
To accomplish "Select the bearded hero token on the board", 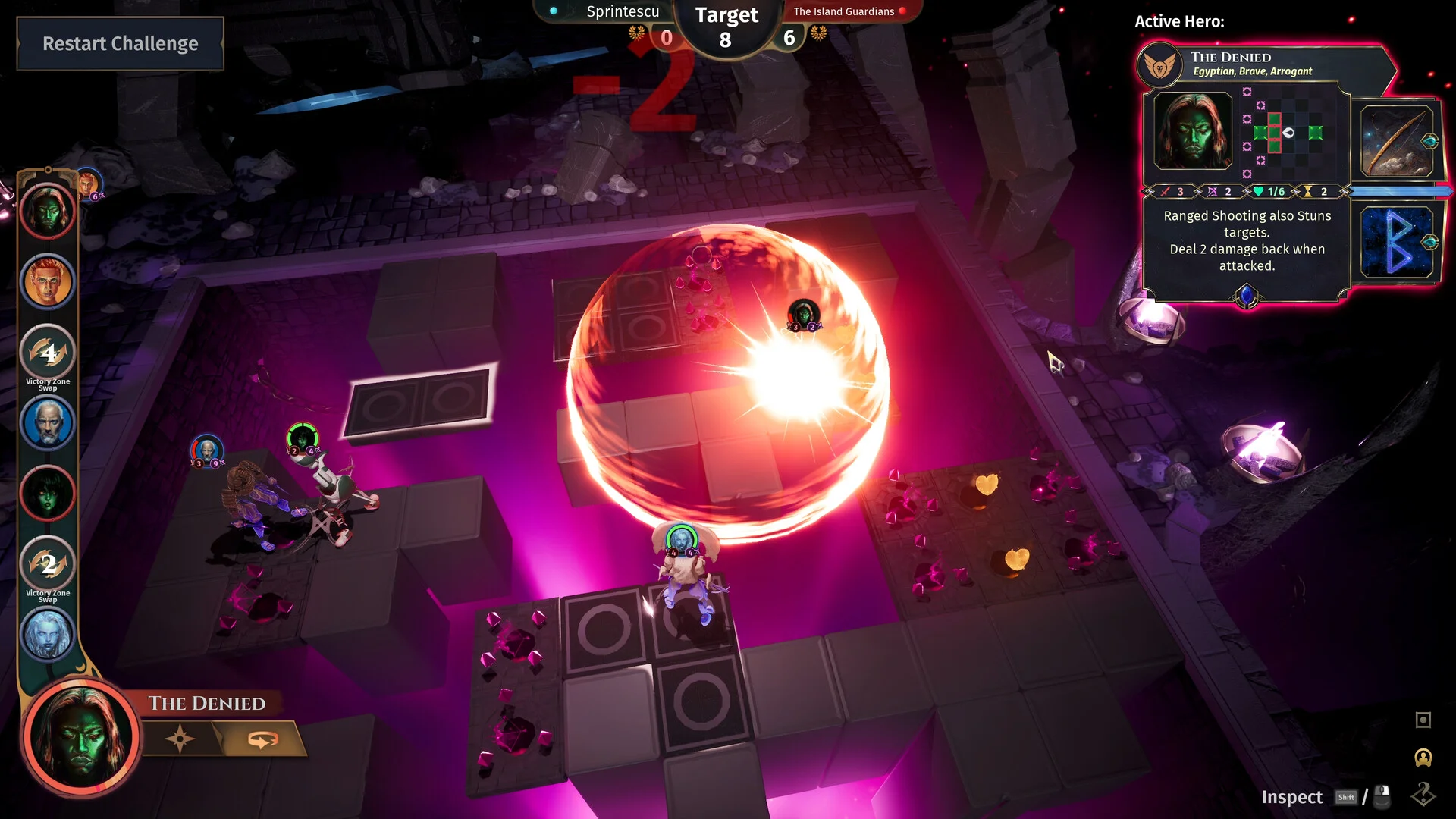I will tap(681, 541).
